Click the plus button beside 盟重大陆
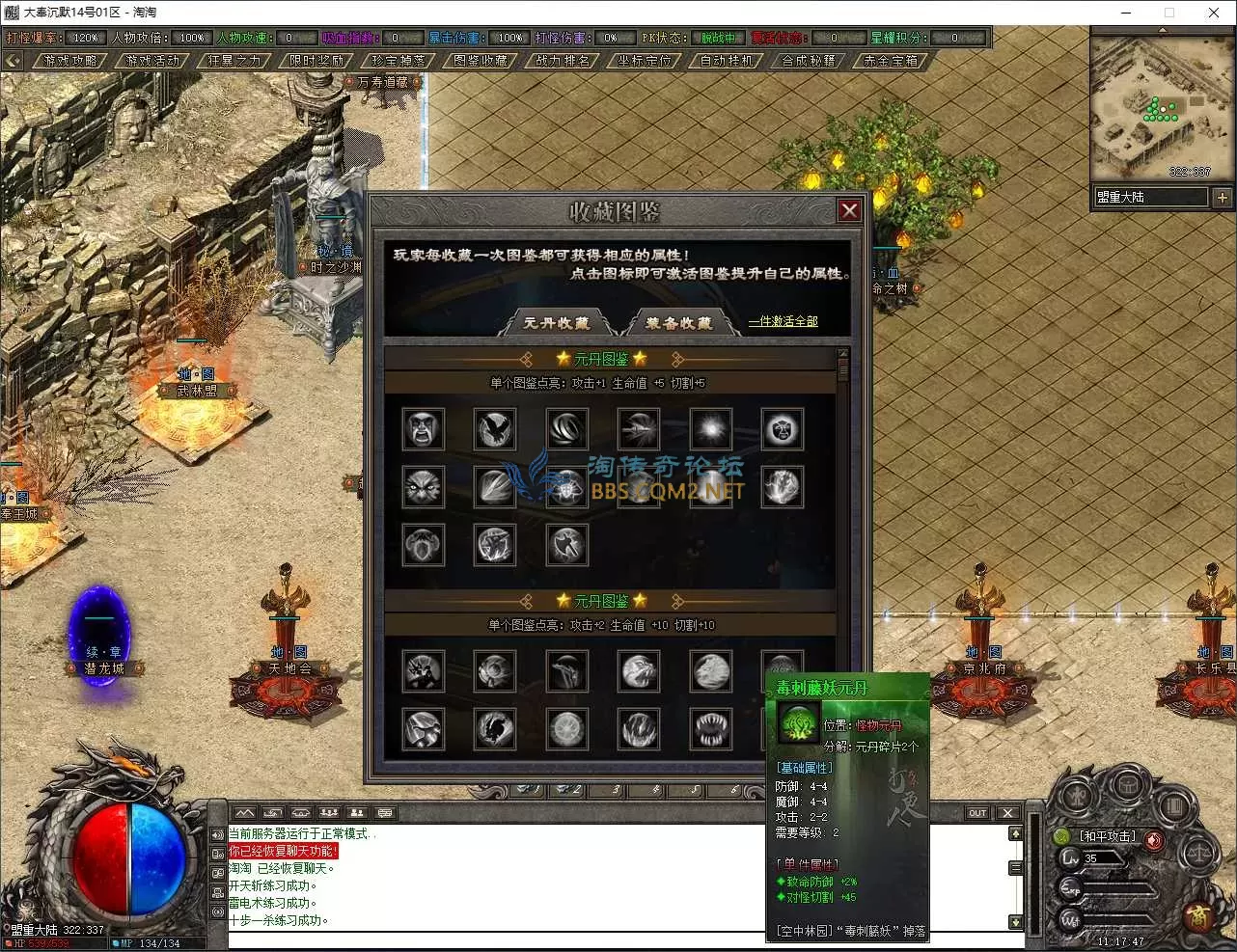Image resolution: width=1237 pixels, height=952 pixels. (x=1222, y=197)
